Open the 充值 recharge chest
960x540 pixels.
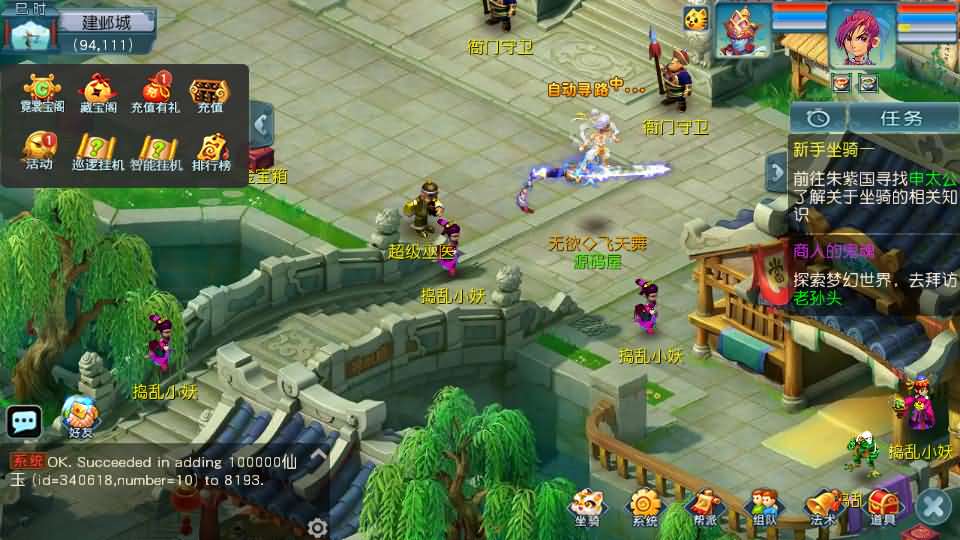click(209, 92)
